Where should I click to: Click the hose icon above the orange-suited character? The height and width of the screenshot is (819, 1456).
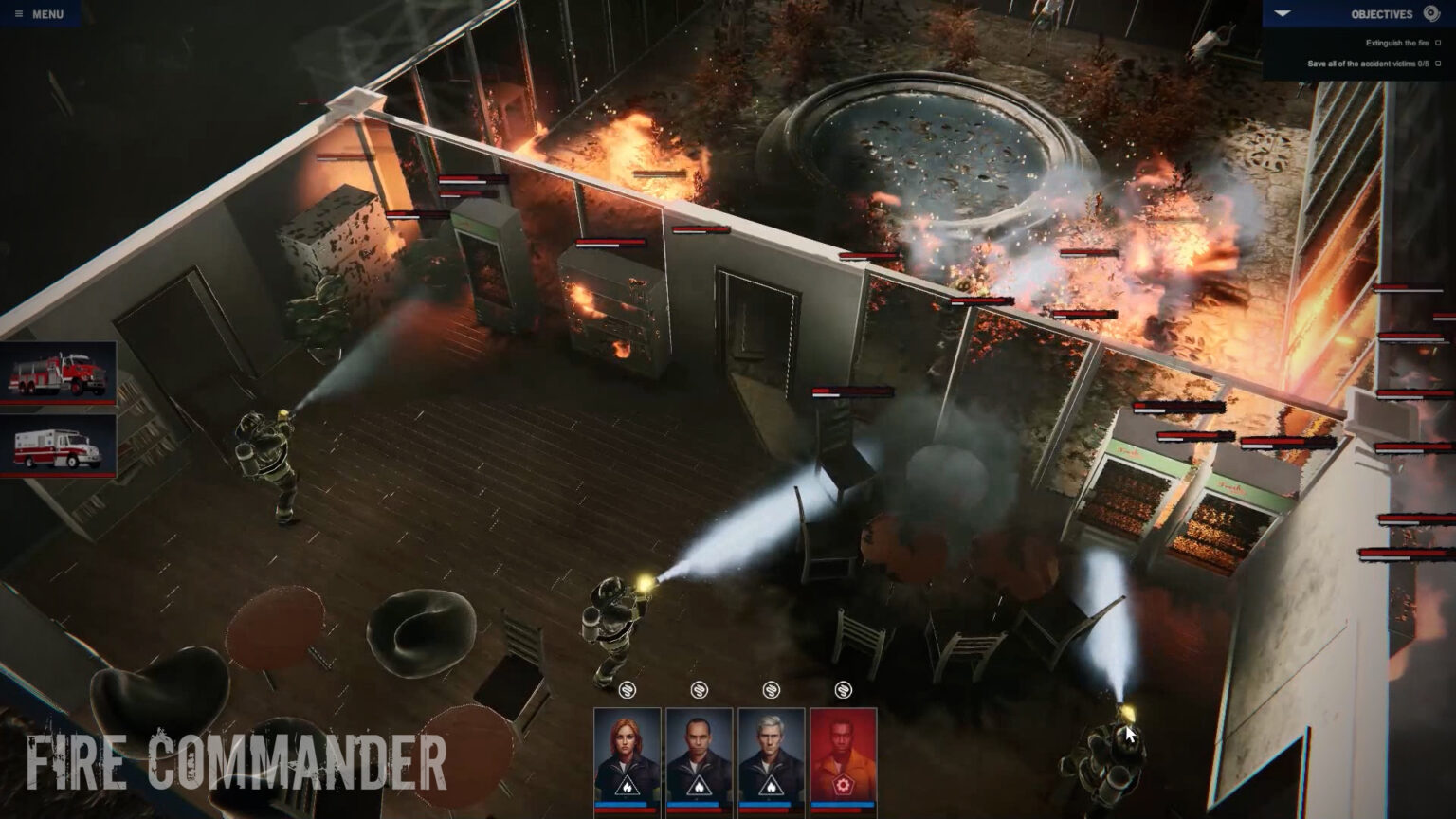pyautogui.click(x=845, y=690)
